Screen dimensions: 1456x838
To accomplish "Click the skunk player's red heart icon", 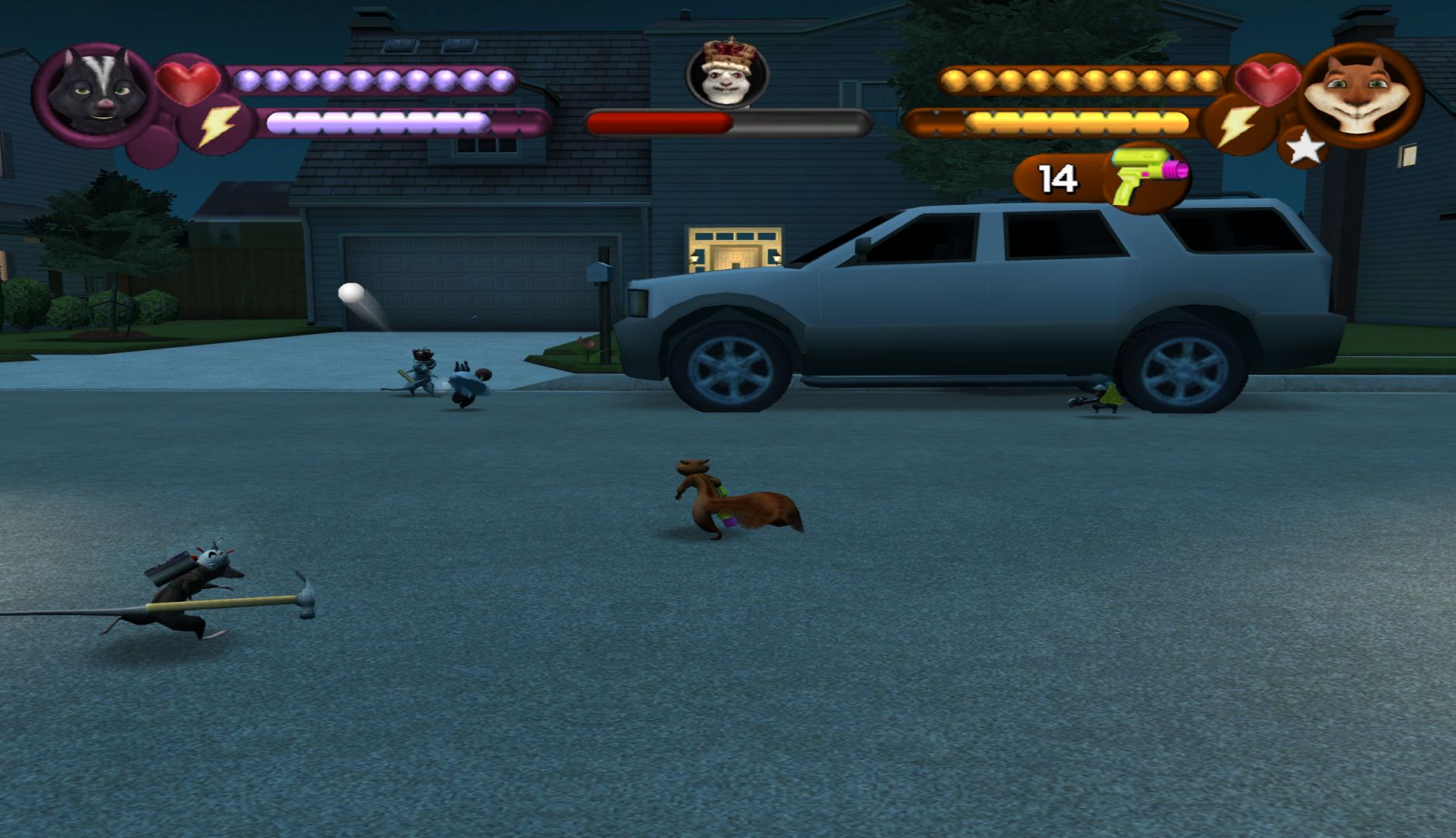I will (x=188, y=81).
